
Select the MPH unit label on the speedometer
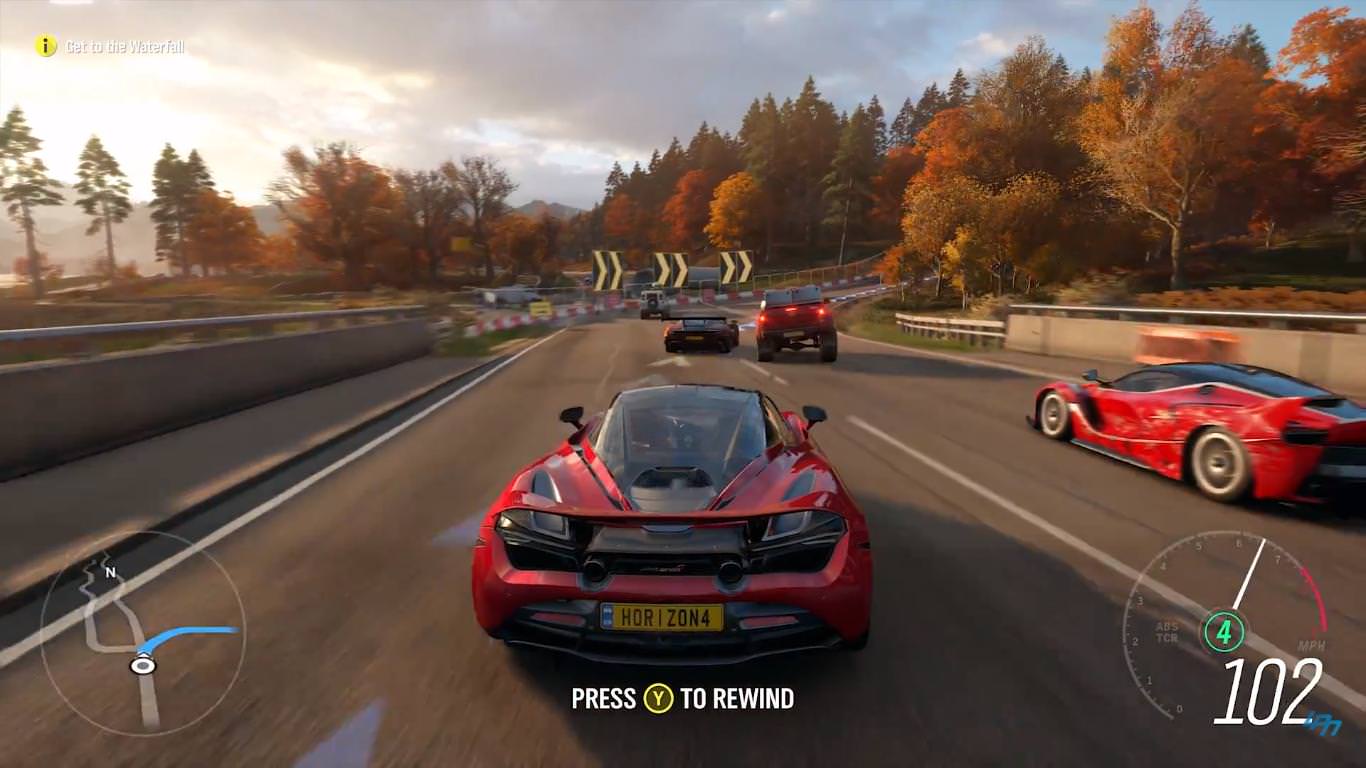coord(1312,644)
